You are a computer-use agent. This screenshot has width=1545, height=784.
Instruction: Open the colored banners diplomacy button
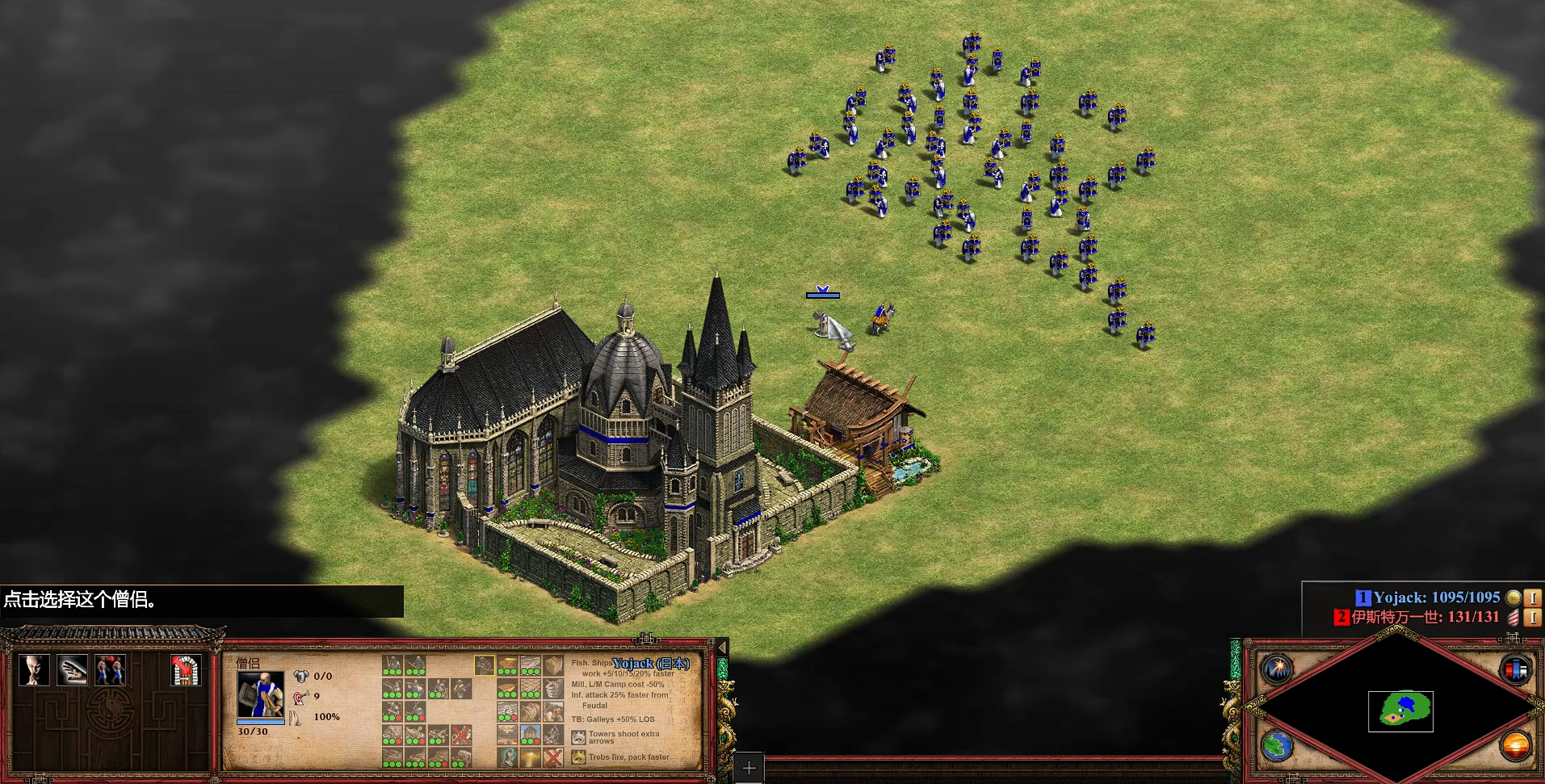click(x=1514, y=669)
